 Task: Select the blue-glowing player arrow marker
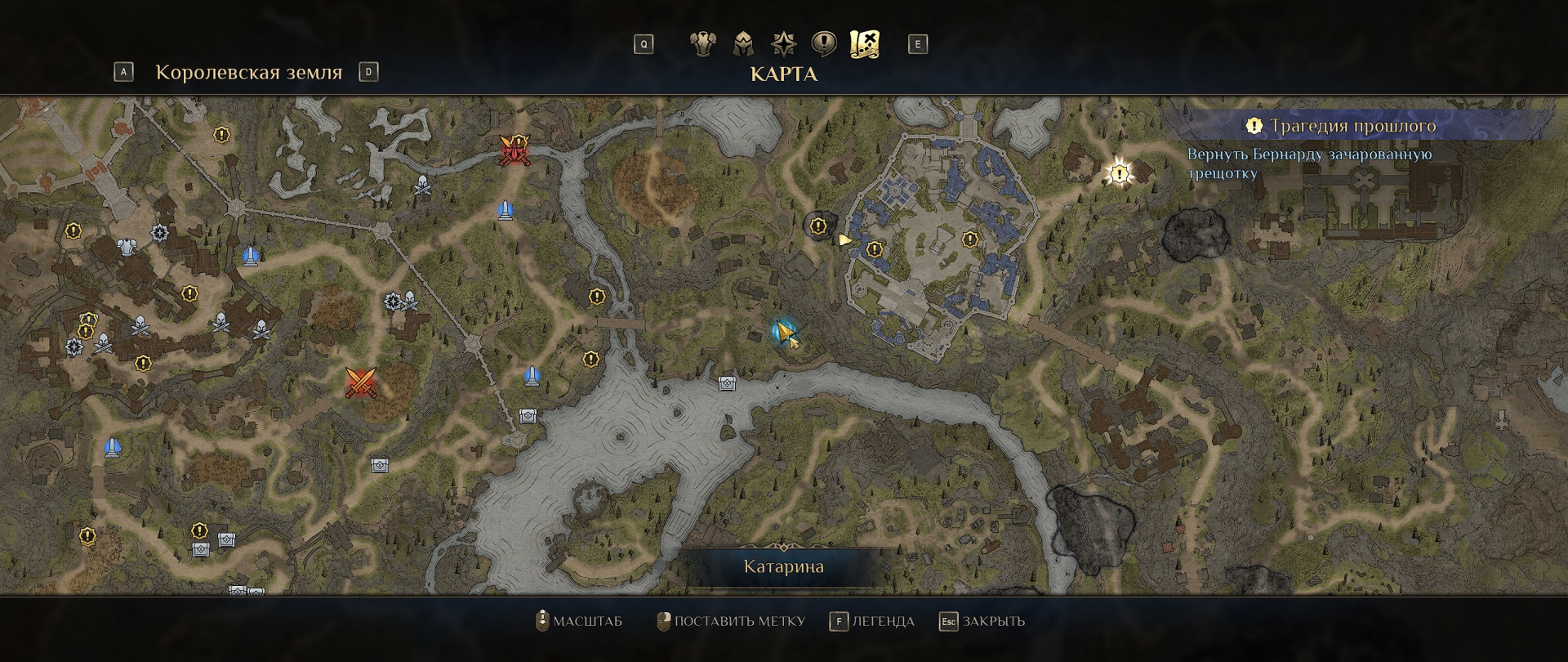[x=784, y=332]
